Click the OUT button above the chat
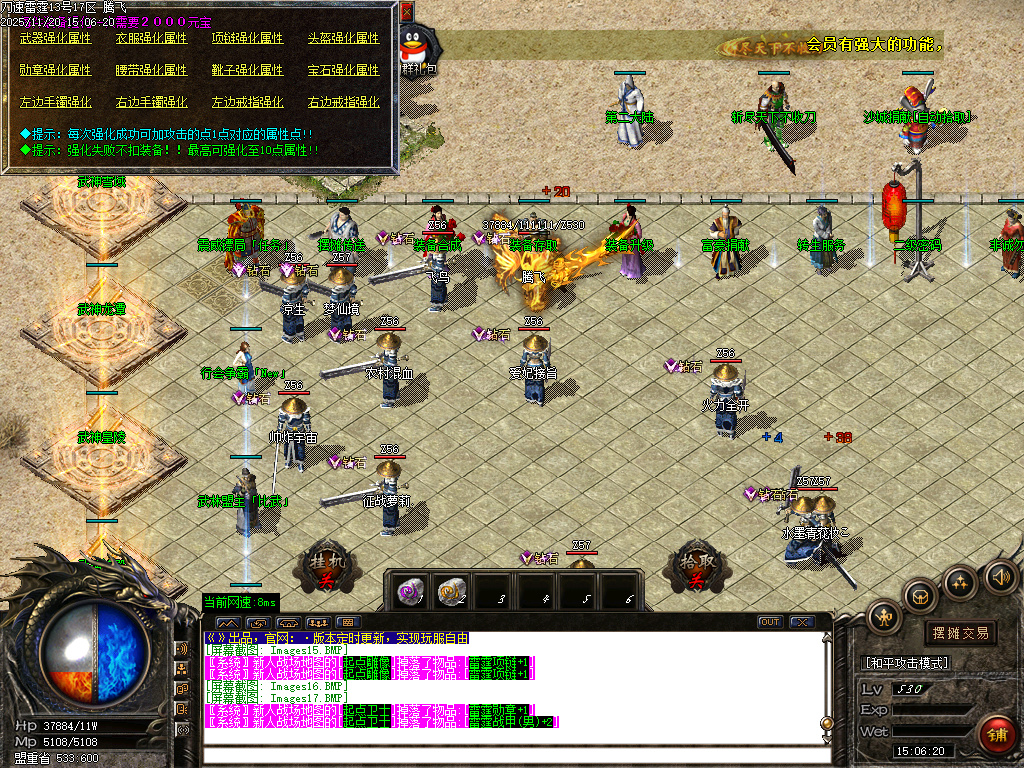The width and height of the screenshot is (1024, 768). click(769, 622)
